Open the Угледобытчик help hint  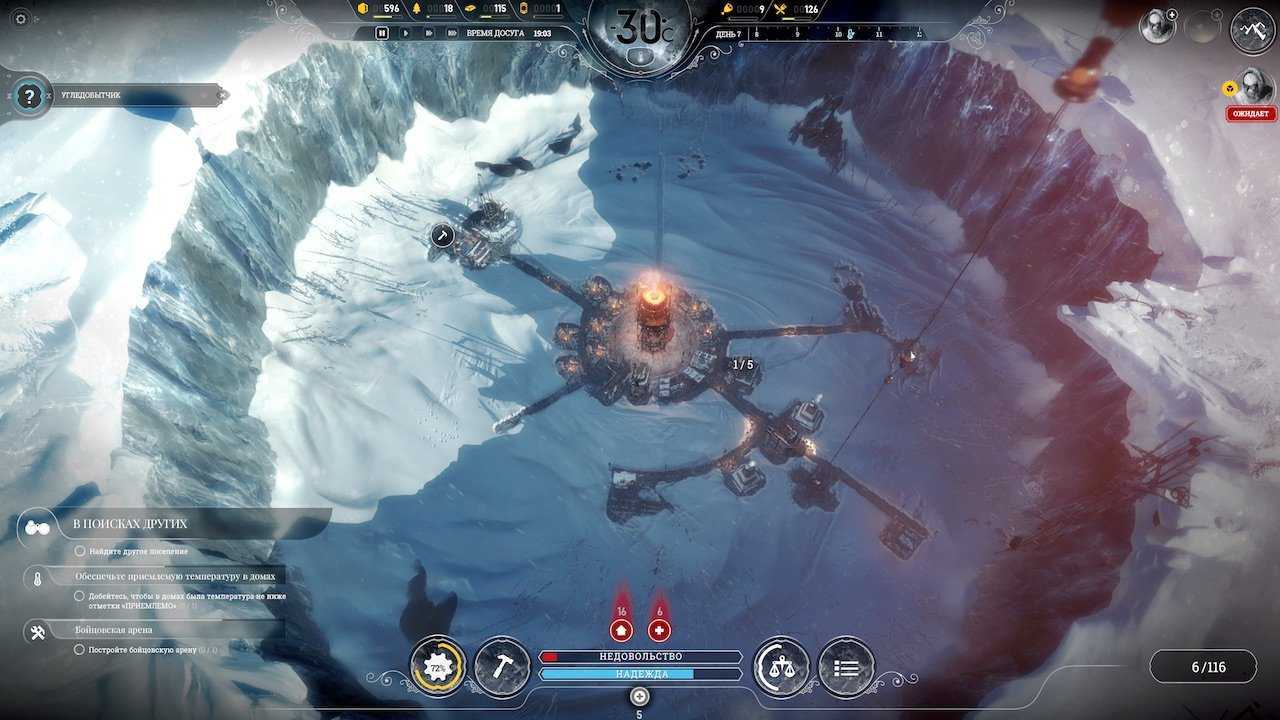31,96
